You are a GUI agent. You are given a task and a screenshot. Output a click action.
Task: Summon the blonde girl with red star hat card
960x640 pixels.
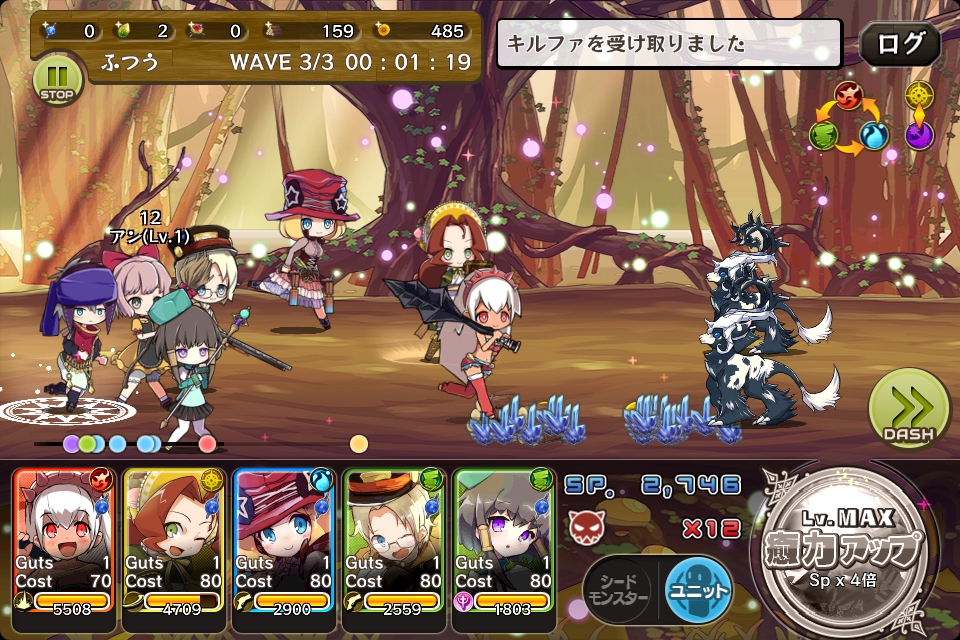click(x=284, y=540)
